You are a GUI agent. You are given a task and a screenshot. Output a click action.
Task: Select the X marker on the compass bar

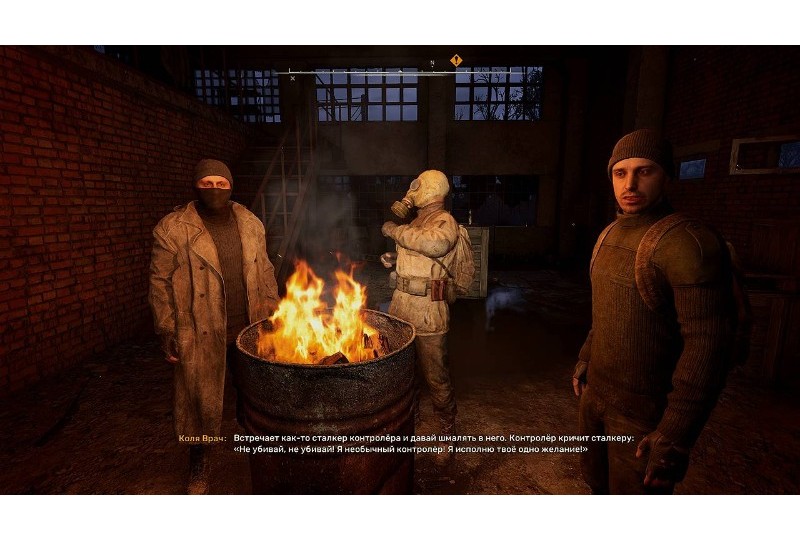click(292, 77)
